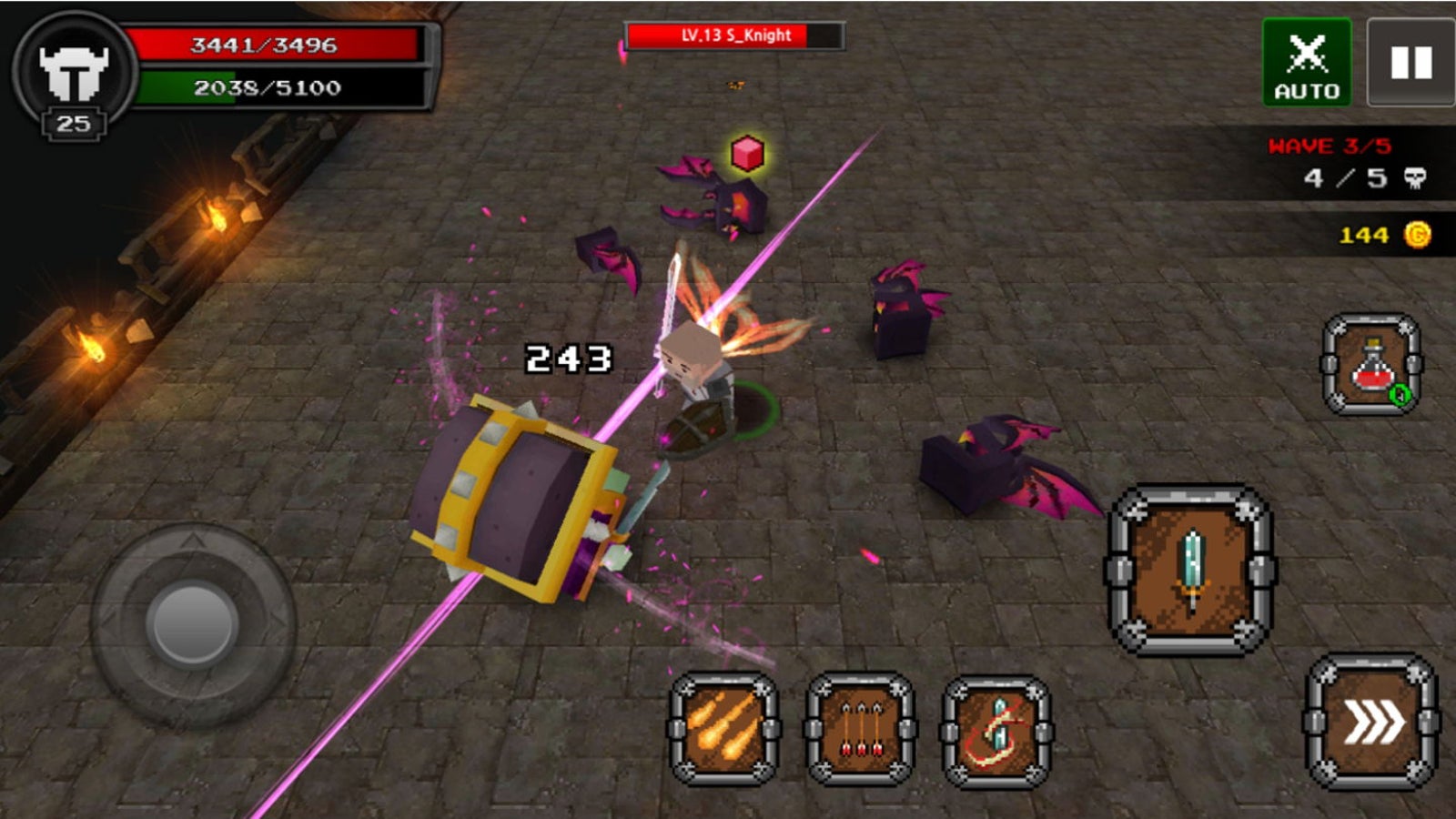Image resolution: width=1456 pixels, height=819 pixels.
Task: Tap the sword attack button
Action: click(1191, 571)
